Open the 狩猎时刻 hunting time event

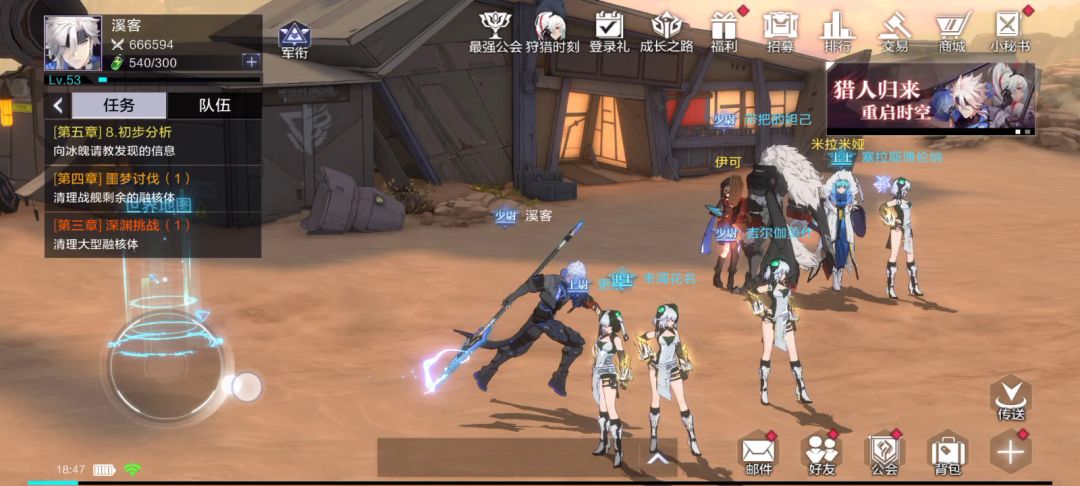552,31
